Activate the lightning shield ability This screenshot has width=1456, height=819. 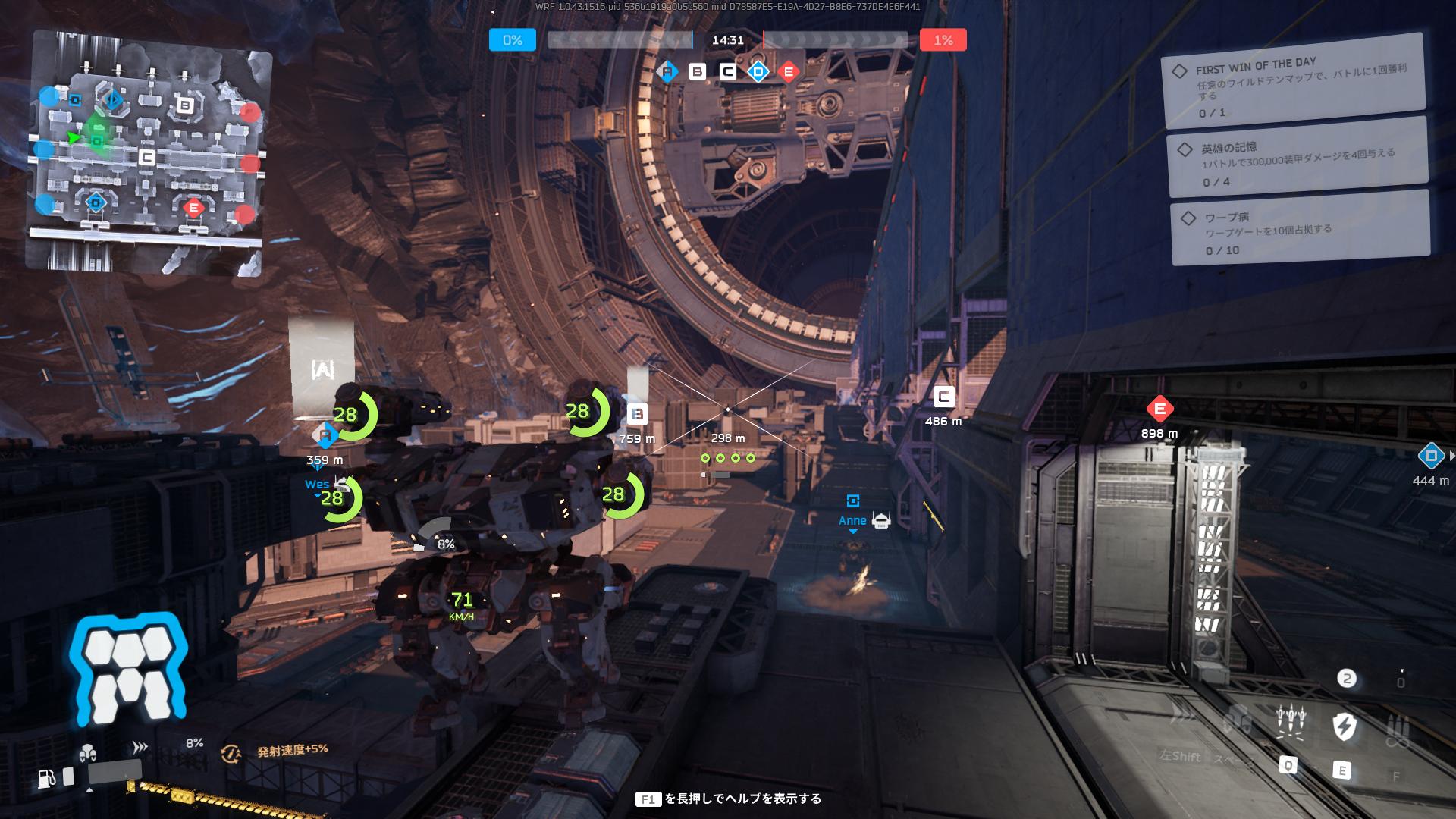pyautogui.click(x=1344, y=725)
